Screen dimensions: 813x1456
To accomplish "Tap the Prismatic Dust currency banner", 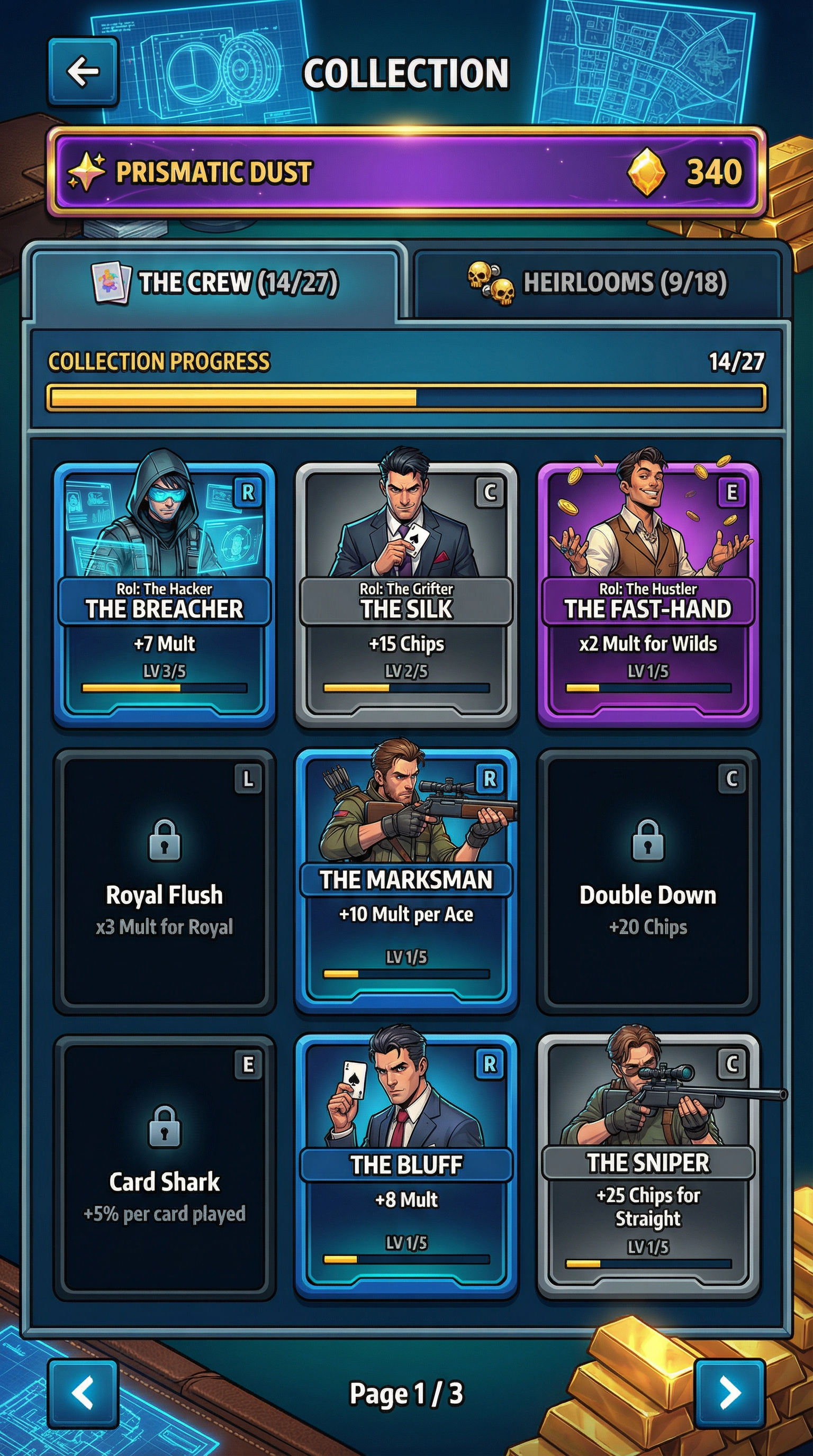I will 406,172.
